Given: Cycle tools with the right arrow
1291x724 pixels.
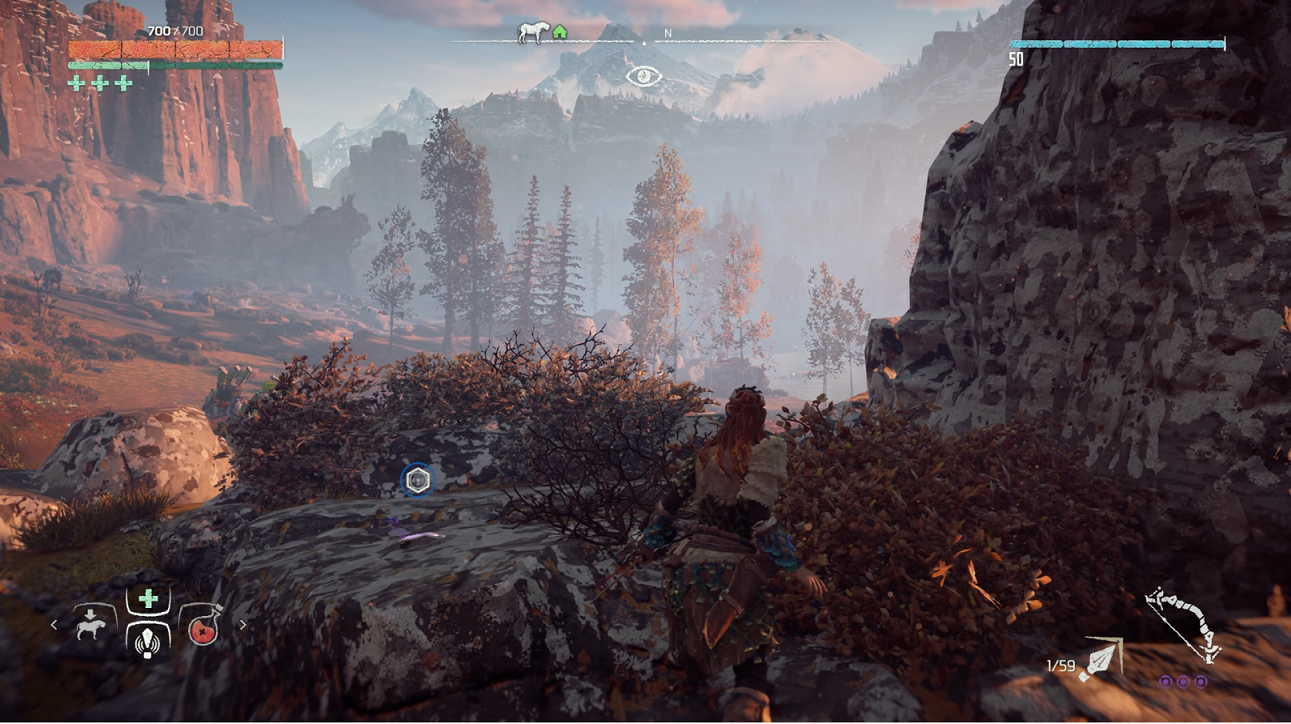Looking at the screenshot, I should tap(242, 625).
